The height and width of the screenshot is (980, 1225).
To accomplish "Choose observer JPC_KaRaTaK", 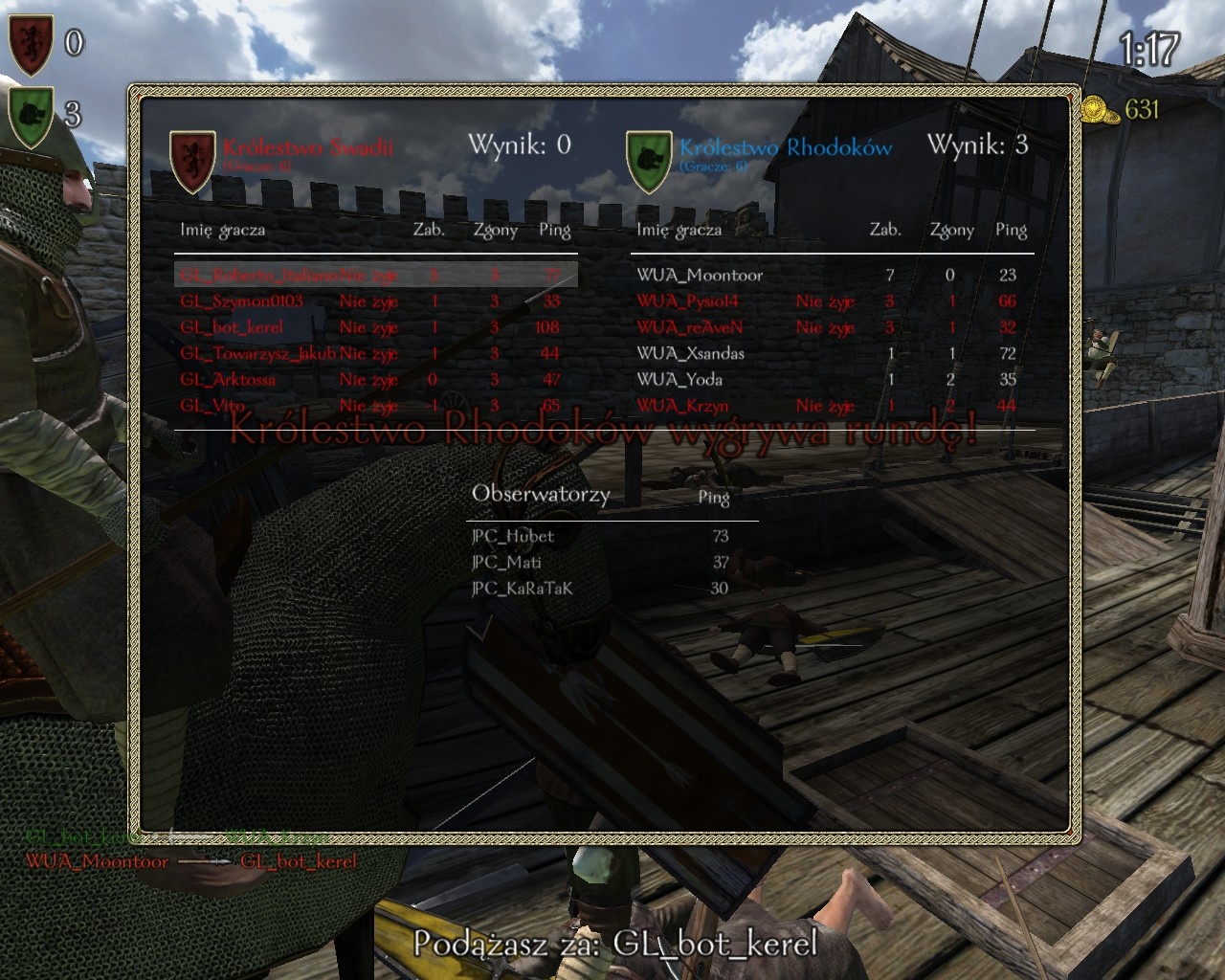I will [523, 589].
